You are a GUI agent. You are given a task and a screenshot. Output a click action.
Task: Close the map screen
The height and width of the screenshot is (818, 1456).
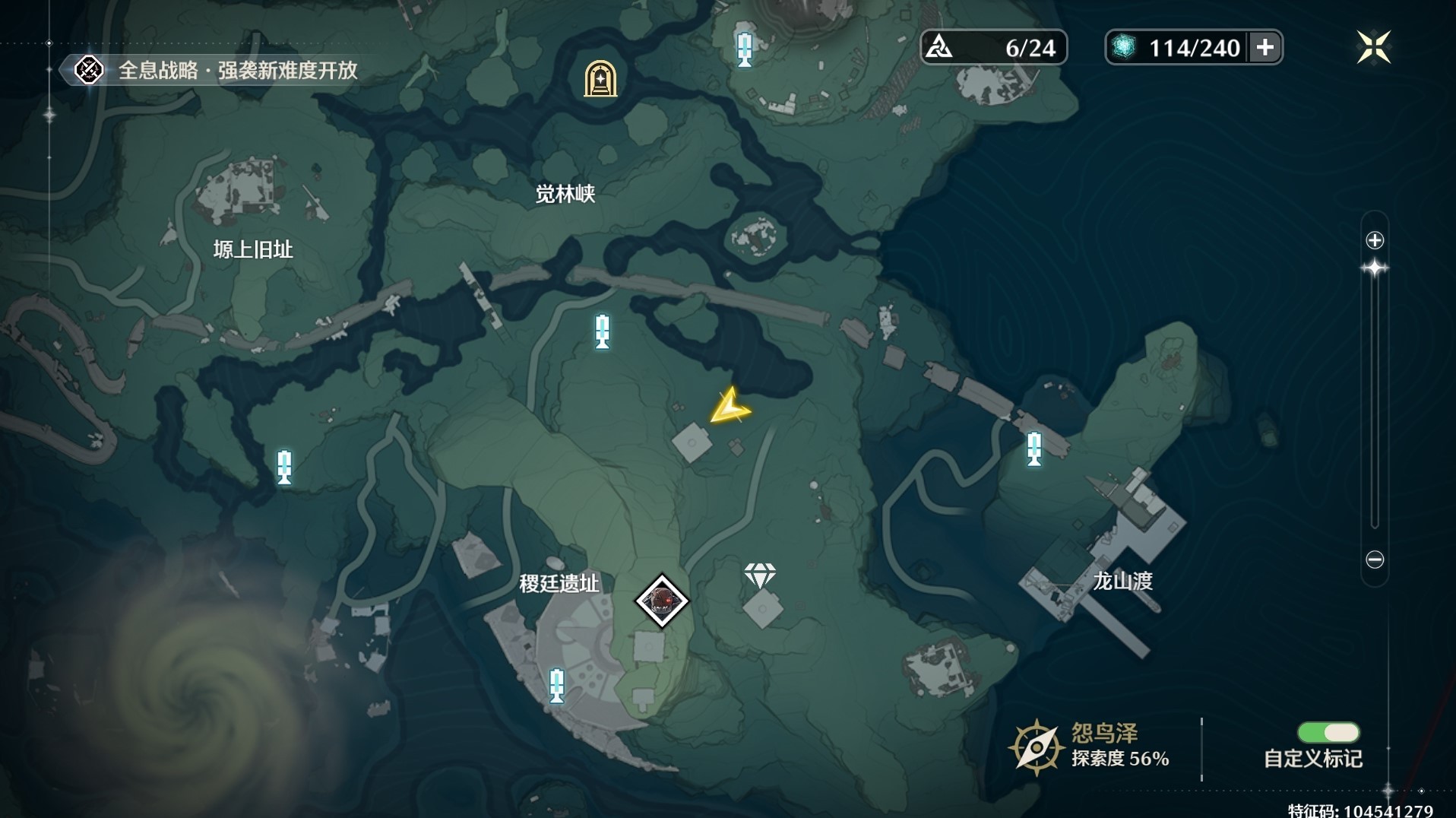point(1373,47)
